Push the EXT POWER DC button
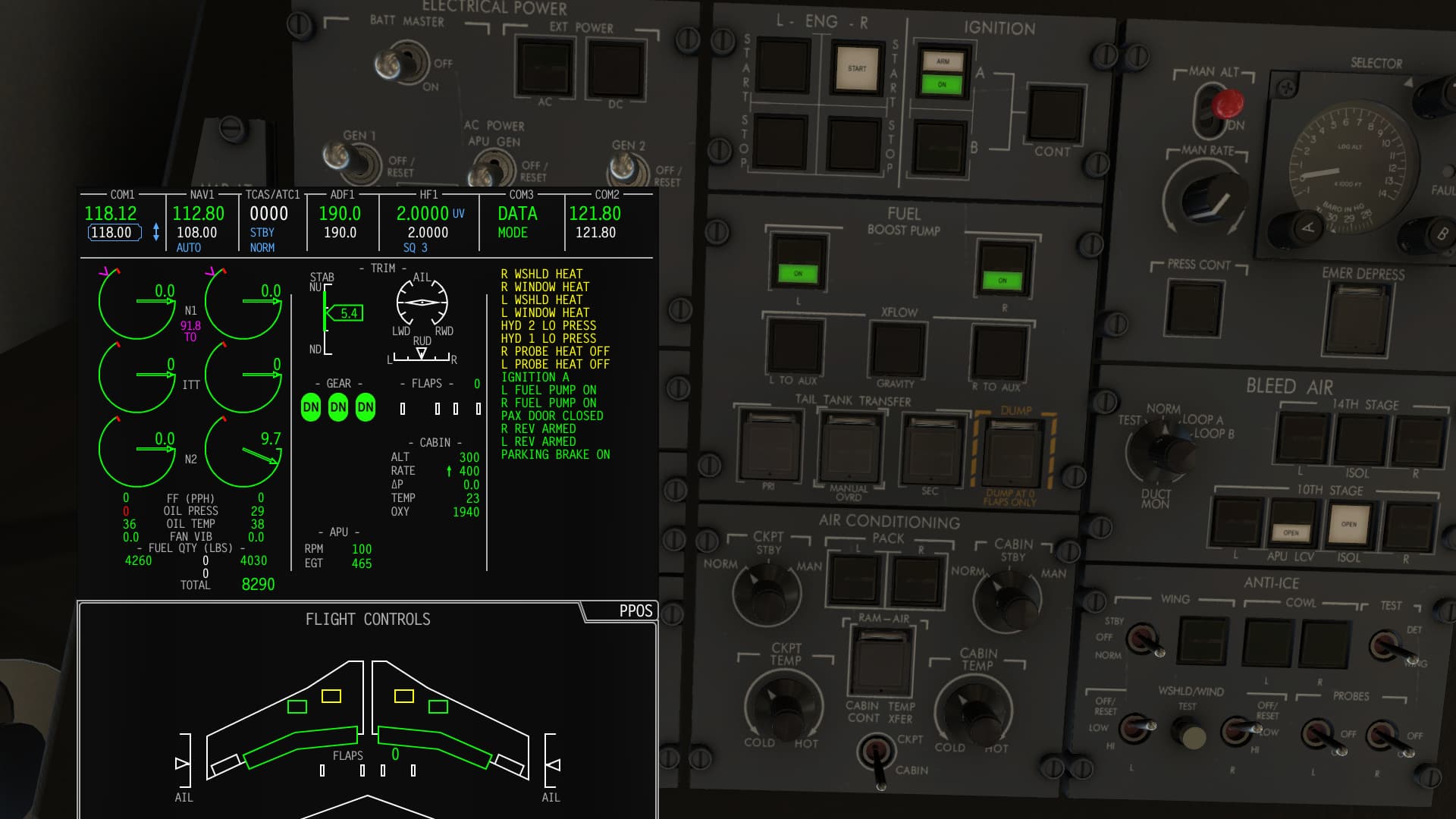This screenshot has width=1456, height=819. (616, 70)
